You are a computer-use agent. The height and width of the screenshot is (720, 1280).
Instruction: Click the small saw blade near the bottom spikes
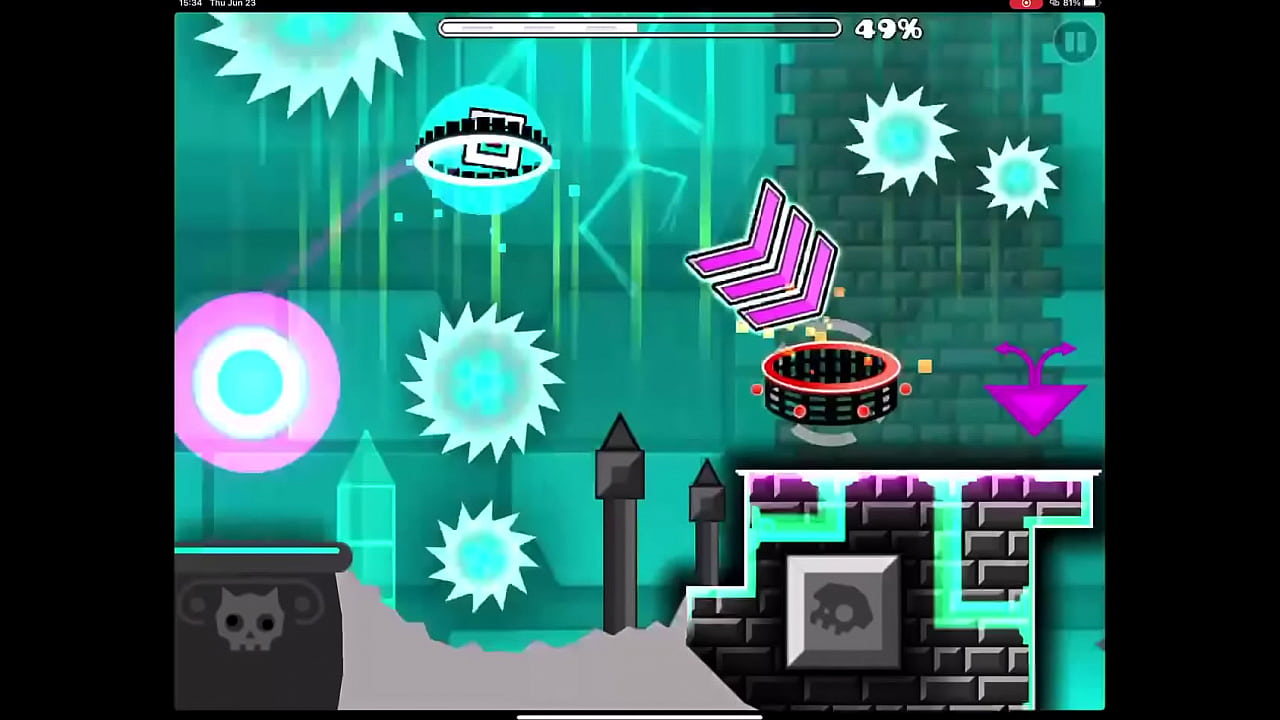click(x=480, y=560)
